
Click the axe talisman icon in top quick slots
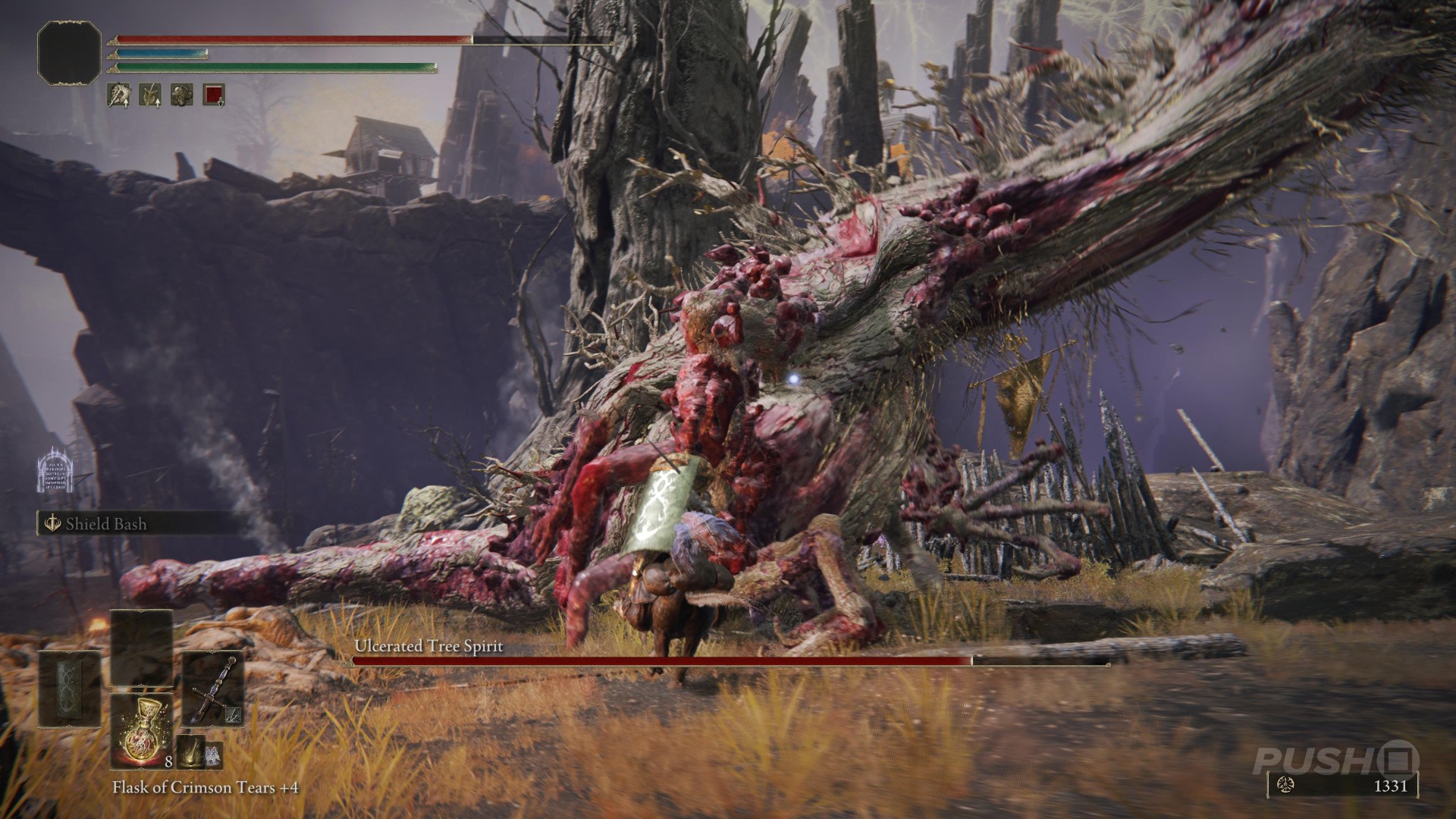119,95
